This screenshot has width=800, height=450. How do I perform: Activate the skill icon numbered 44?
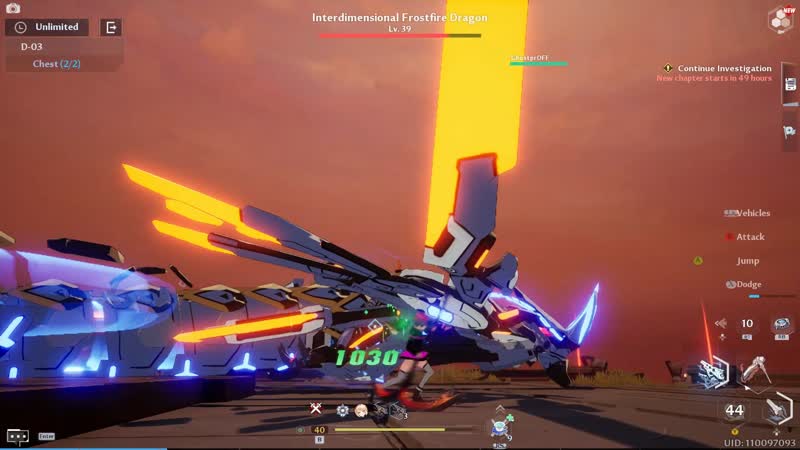pyautogui.click(x=735, y=410)
